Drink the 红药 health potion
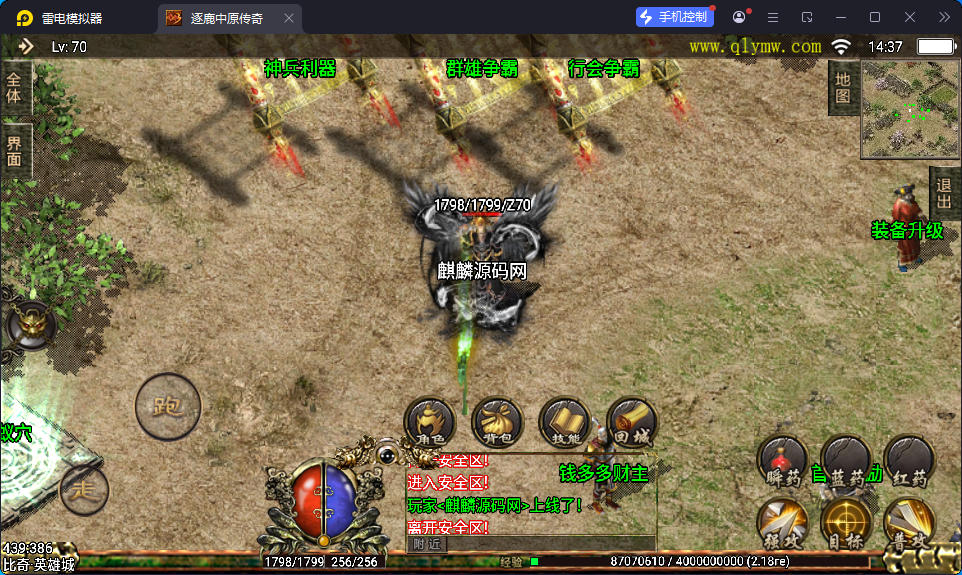Image resolution: width=962 pixels, height=575 pixels. (909, 461)
